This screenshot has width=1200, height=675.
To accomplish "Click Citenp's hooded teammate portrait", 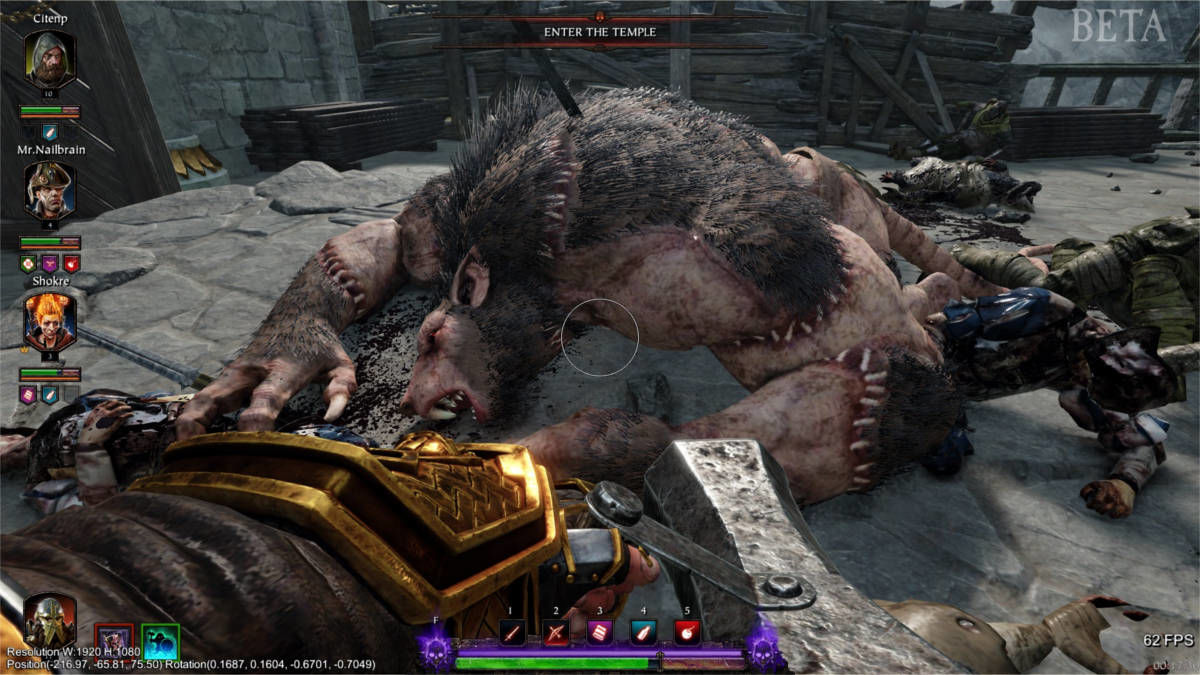I will pos(49,61).
